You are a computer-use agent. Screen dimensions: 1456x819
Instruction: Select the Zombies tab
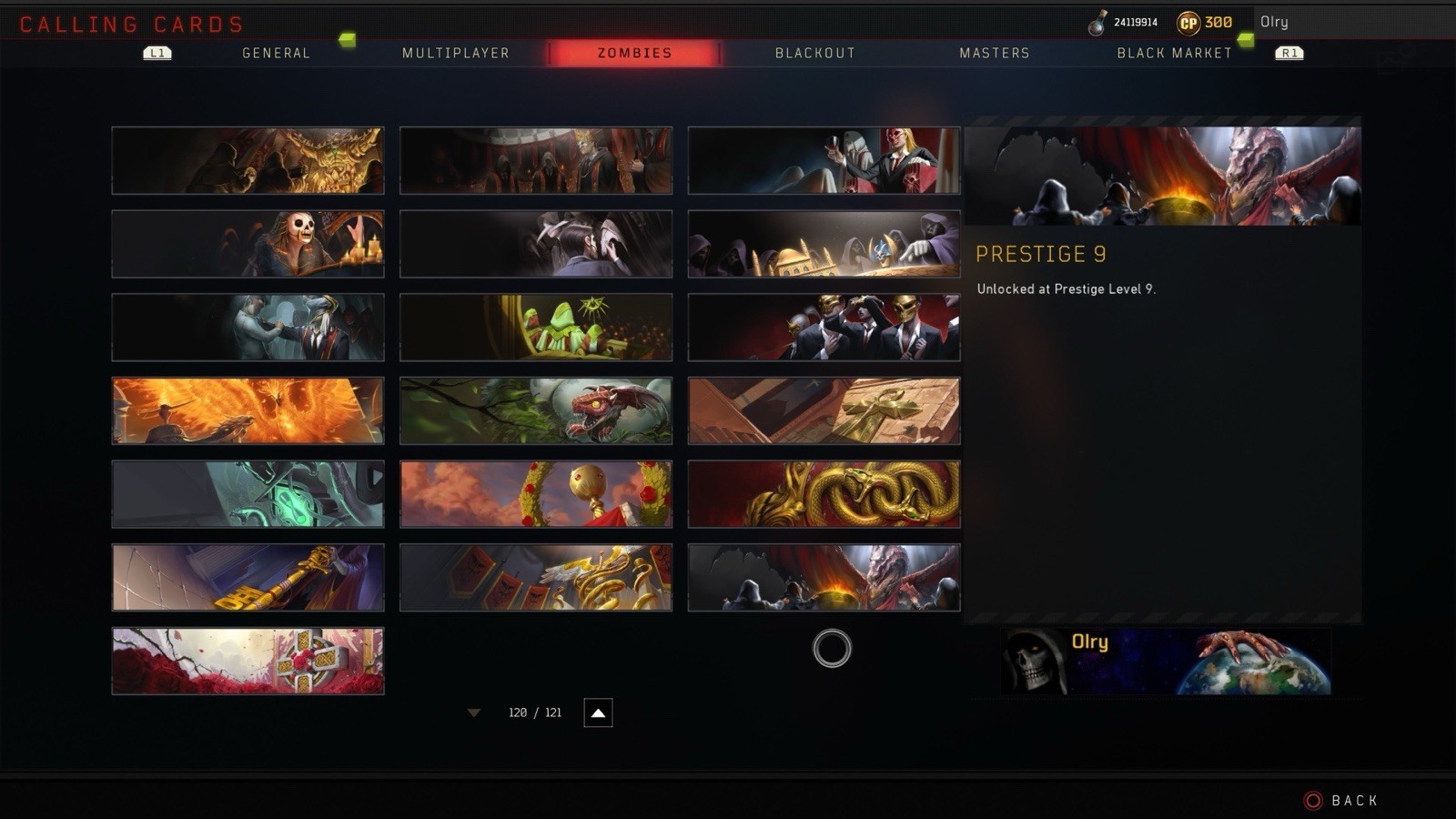click(x=634, y=53)
